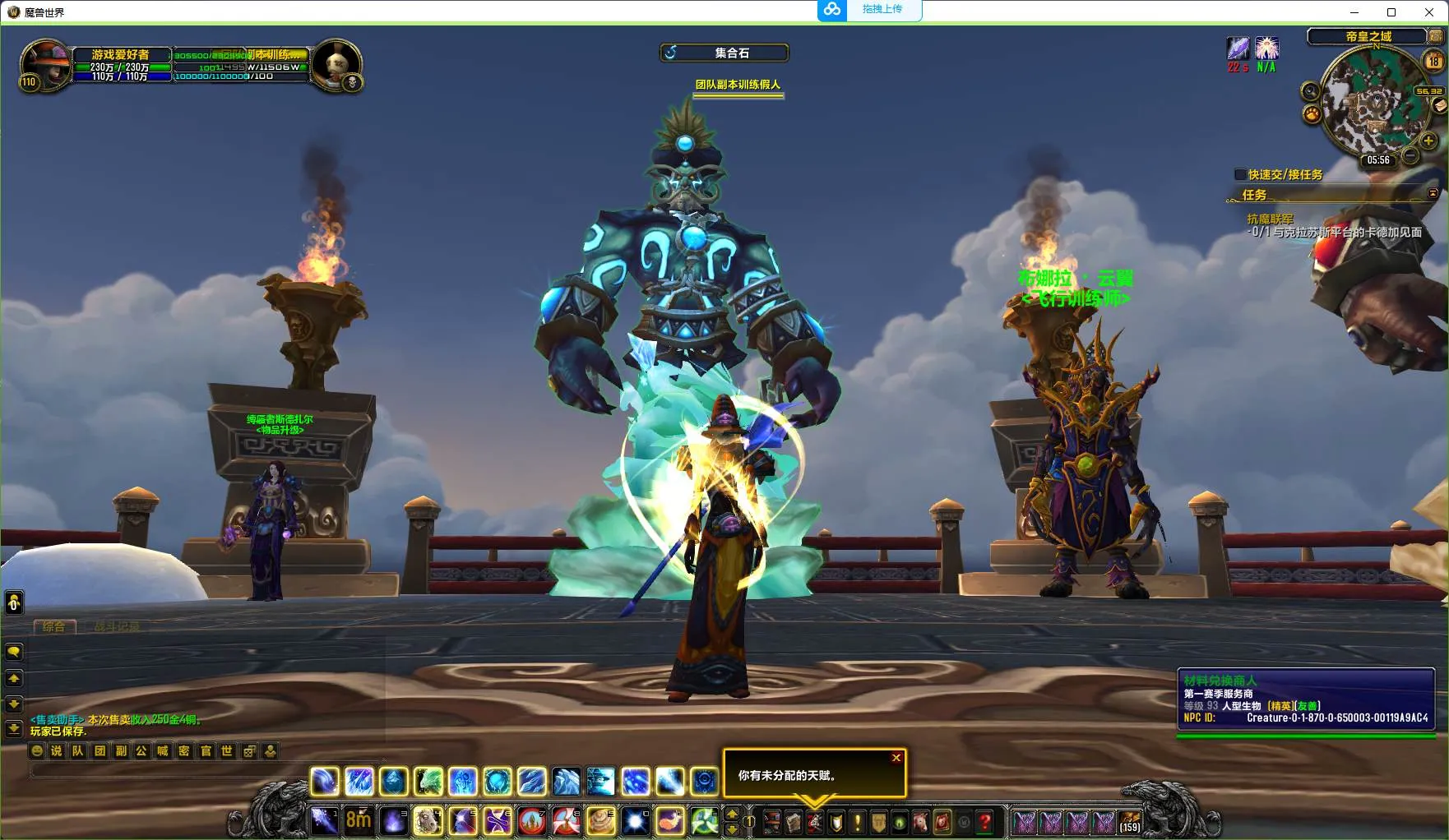Viewport: 1449px width, 840px height.
Task: Open the calendar button showing 18
Action: [1433, 61]
